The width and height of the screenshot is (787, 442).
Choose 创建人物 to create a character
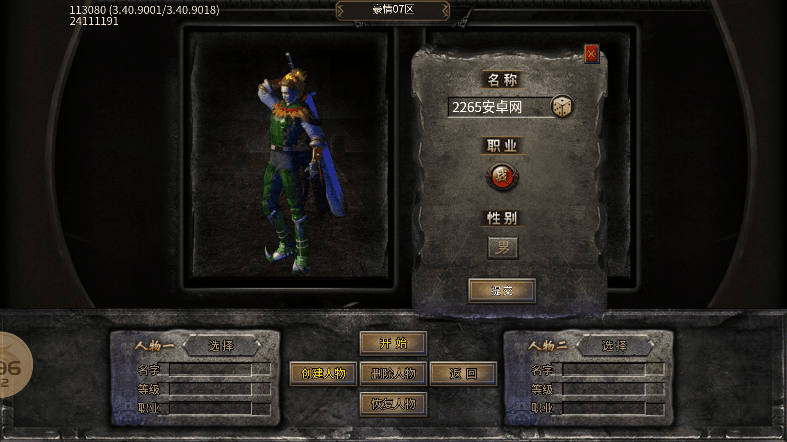coord(323,374)
